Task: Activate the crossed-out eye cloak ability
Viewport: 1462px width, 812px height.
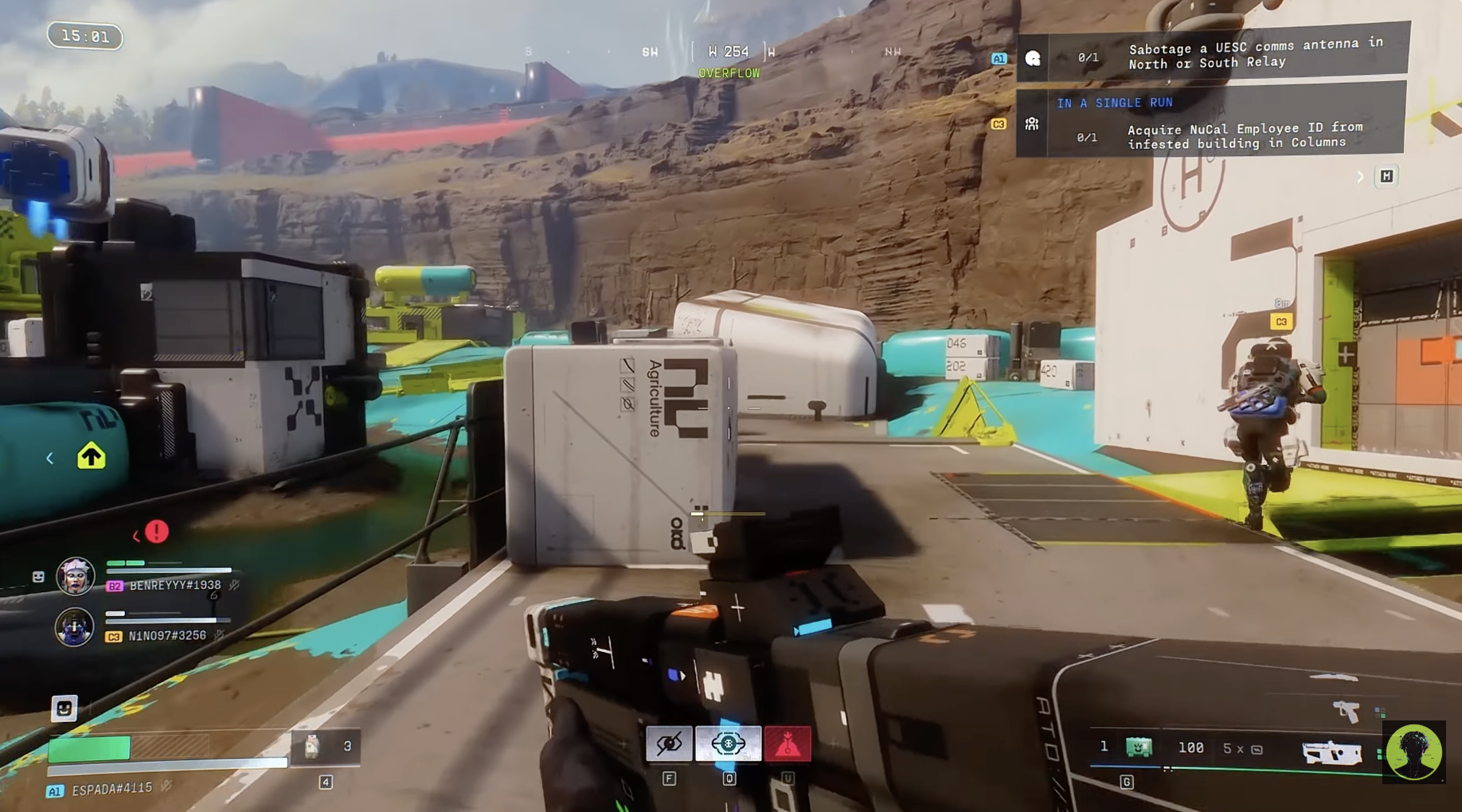Action: (669, 744)
